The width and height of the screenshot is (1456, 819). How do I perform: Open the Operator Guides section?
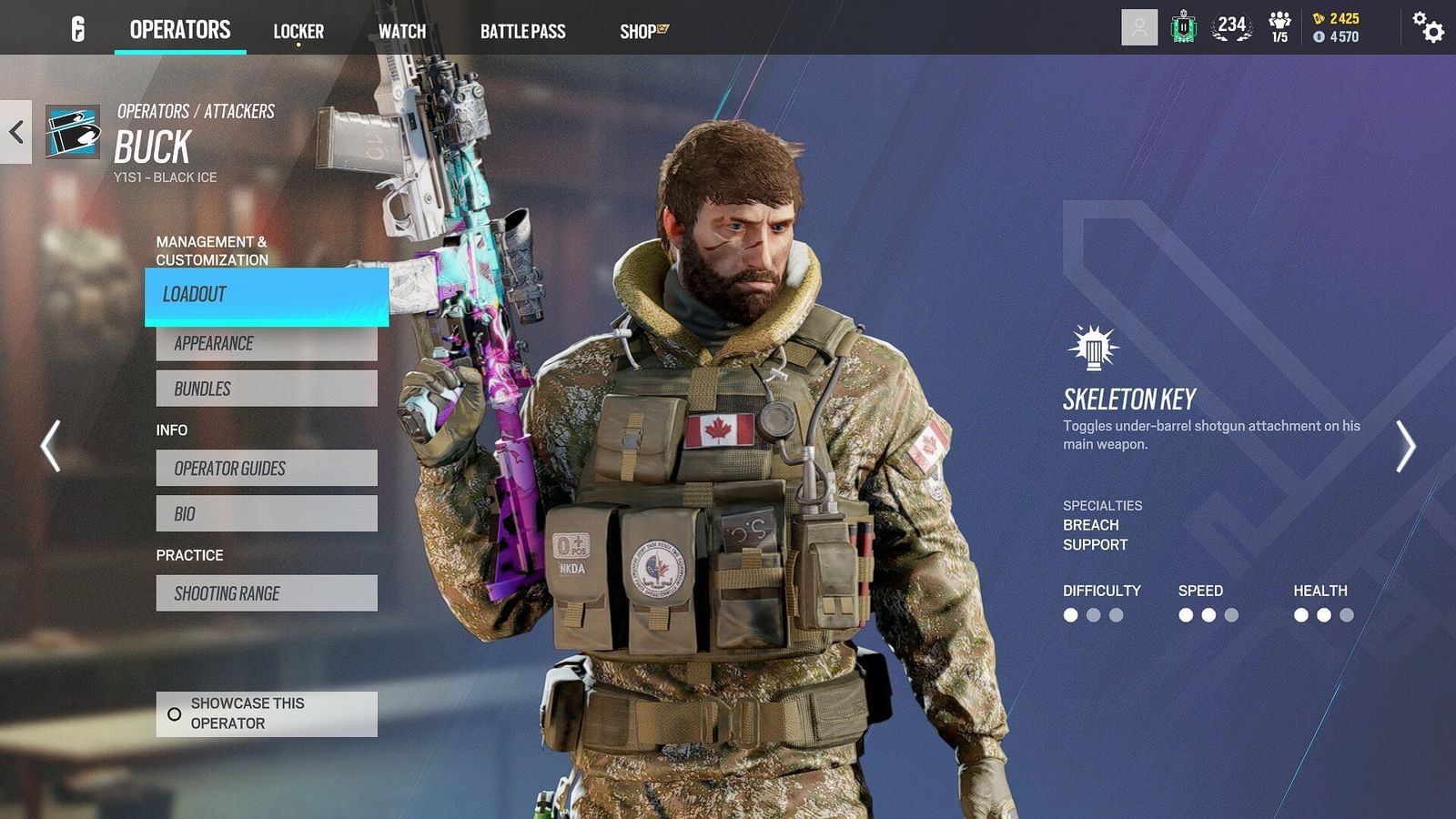coord(267,468)
